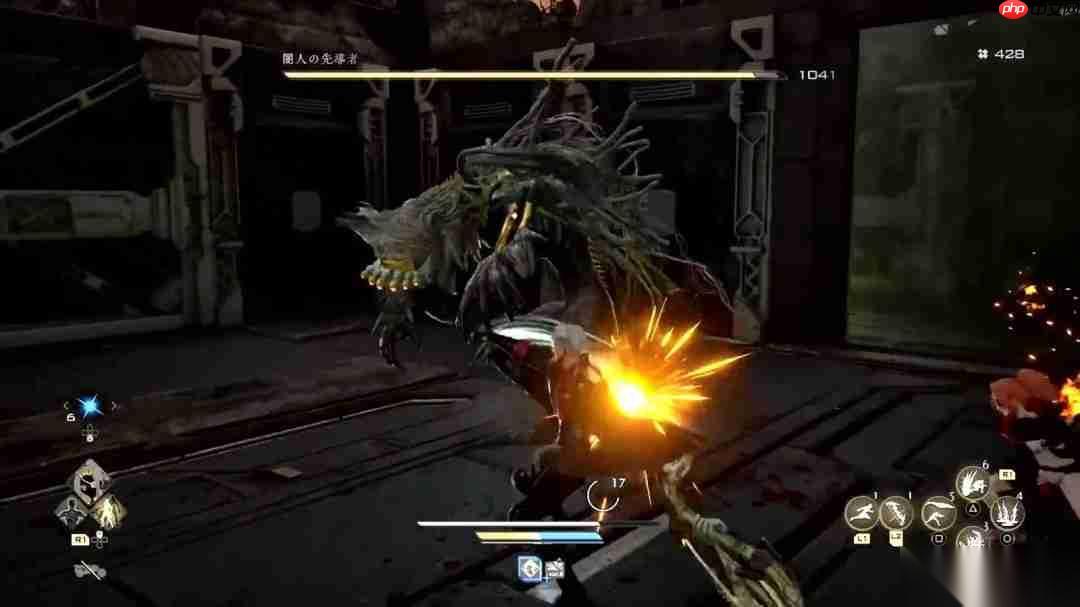Activate the sprinting figure skill icon

point(861,514)
